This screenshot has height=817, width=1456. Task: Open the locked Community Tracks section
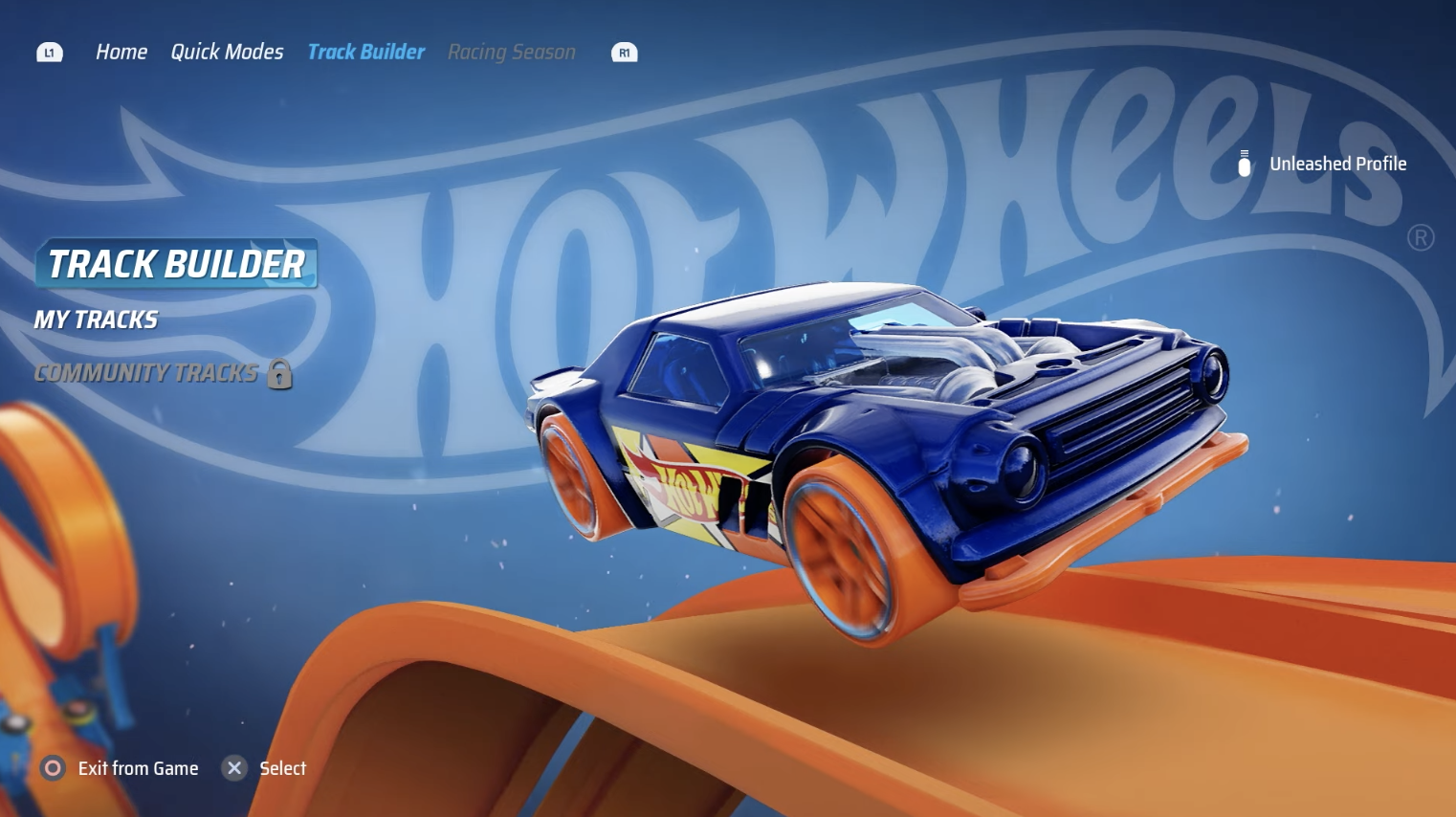[145, 373]
